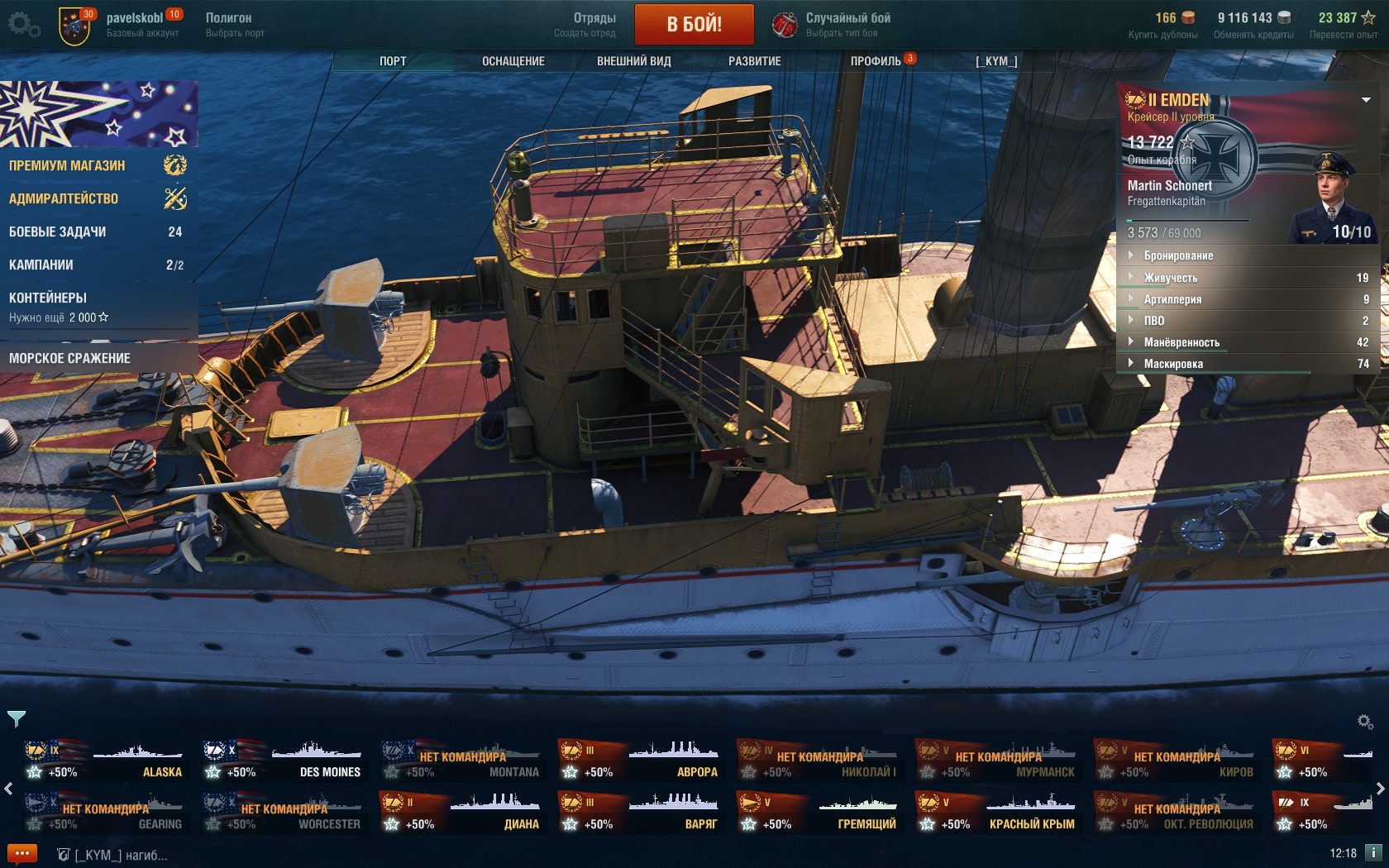Image resolution: width=1389 pixels, height=868 pixels.
Task: Switch to the ОСНАЩЕНИЕ tab
Action: pos(513,61)
